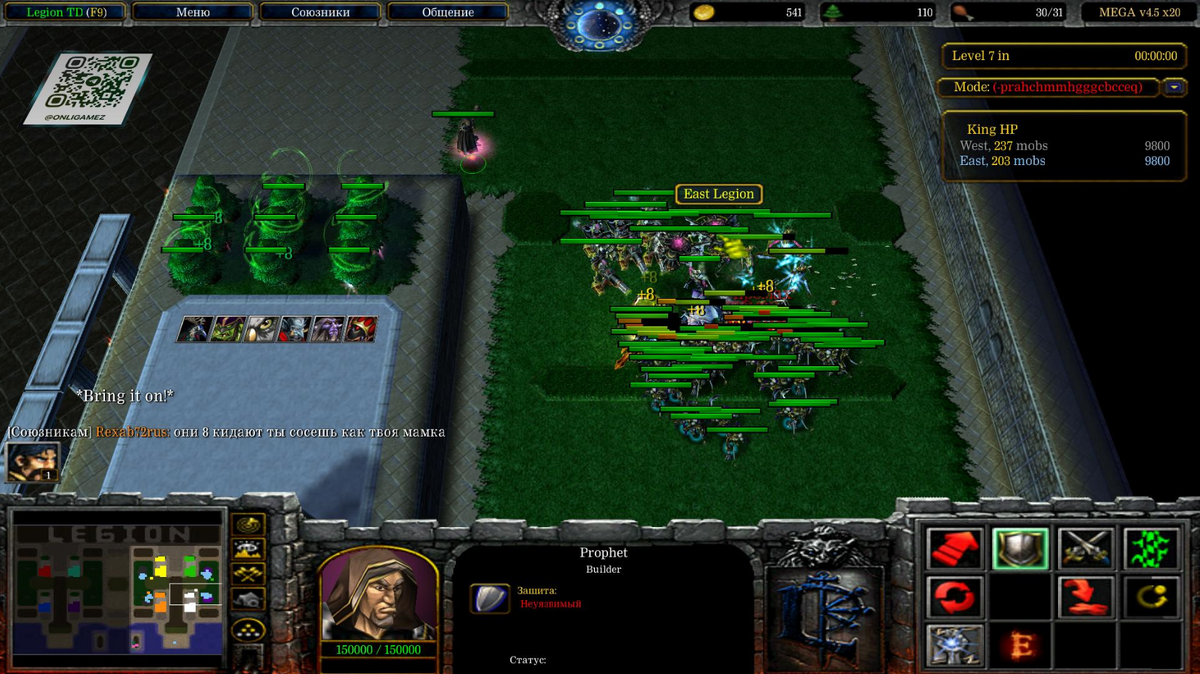Select the hero icon above the minimap

click(32, 461)
